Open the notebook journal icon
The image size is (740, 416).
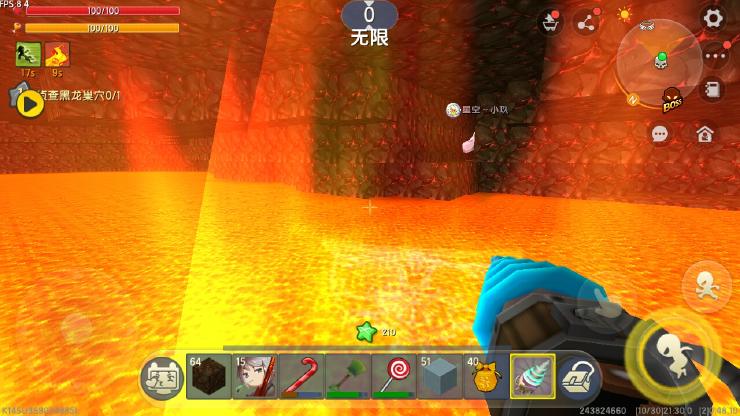point(713,90)
